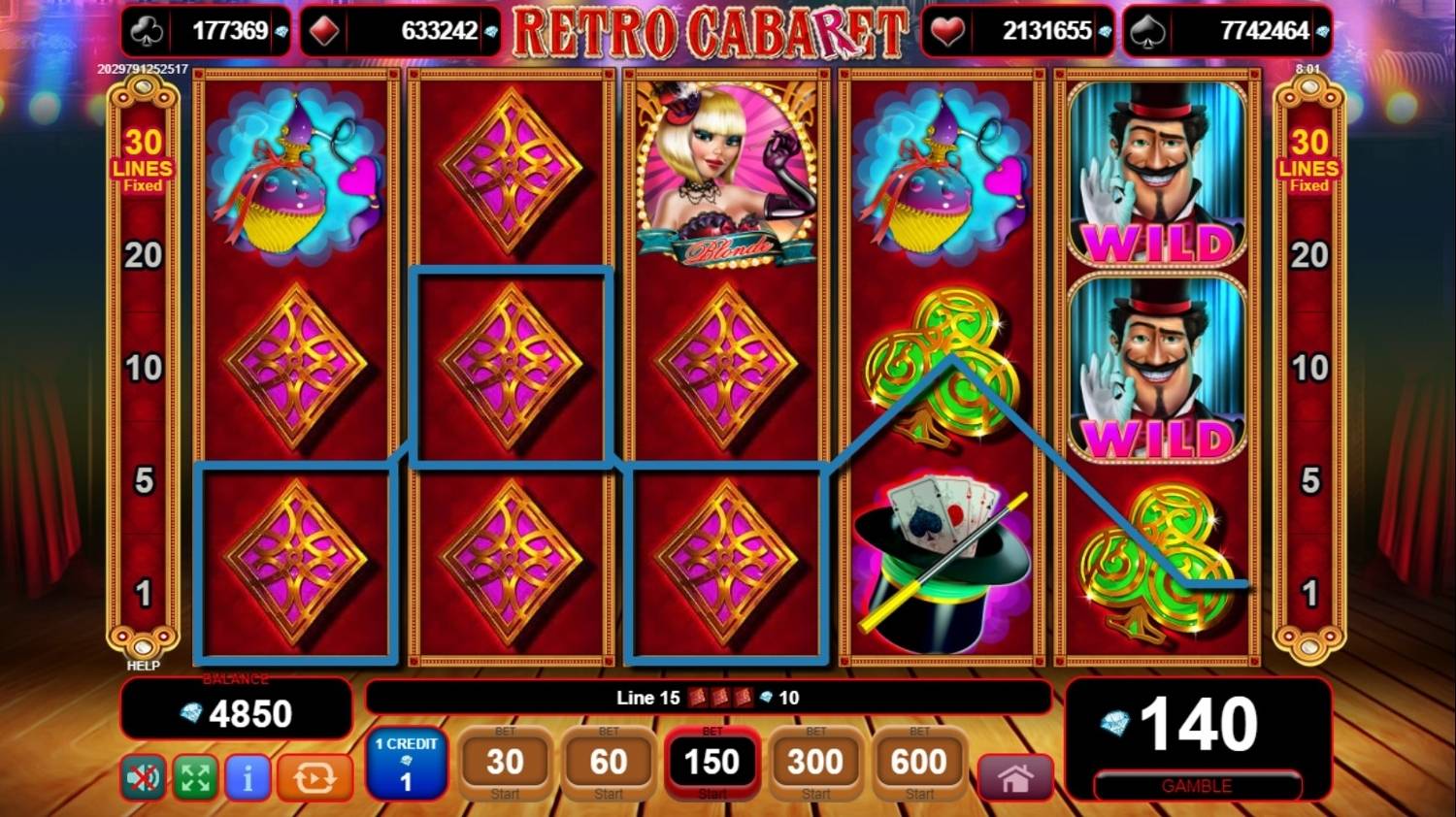Return to the game lobby via home icon

point(1015,777)
